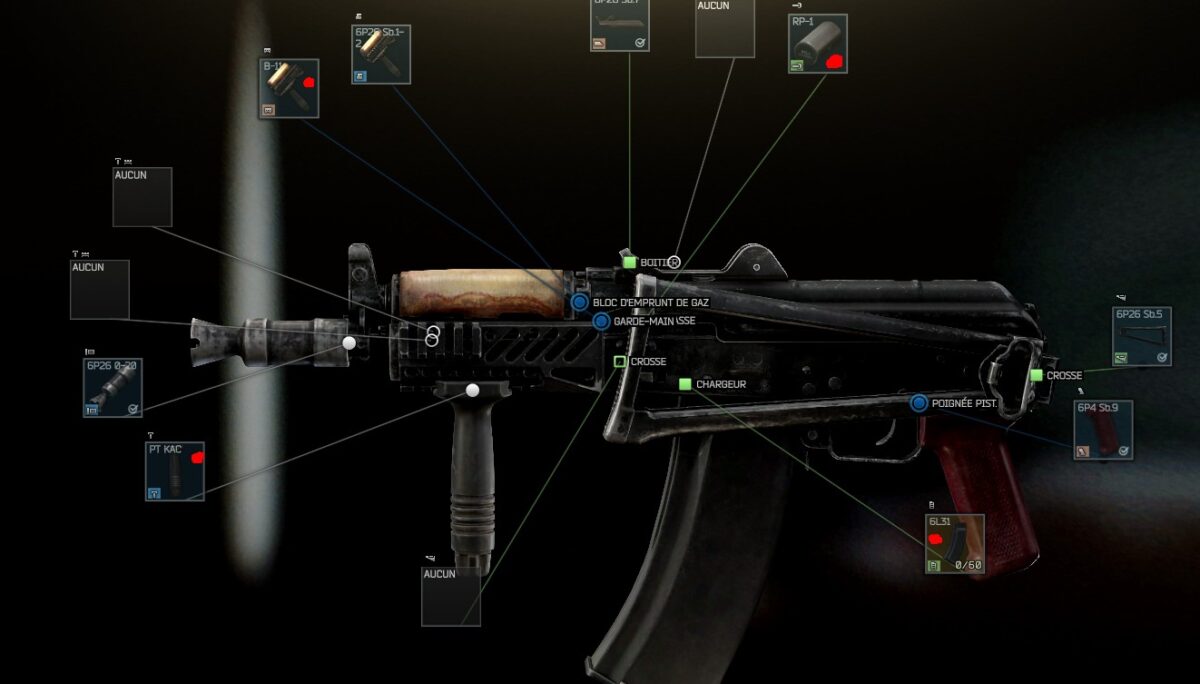Click the BOITIER attachment marker
1200x684 pixels.
coord(630,262)
